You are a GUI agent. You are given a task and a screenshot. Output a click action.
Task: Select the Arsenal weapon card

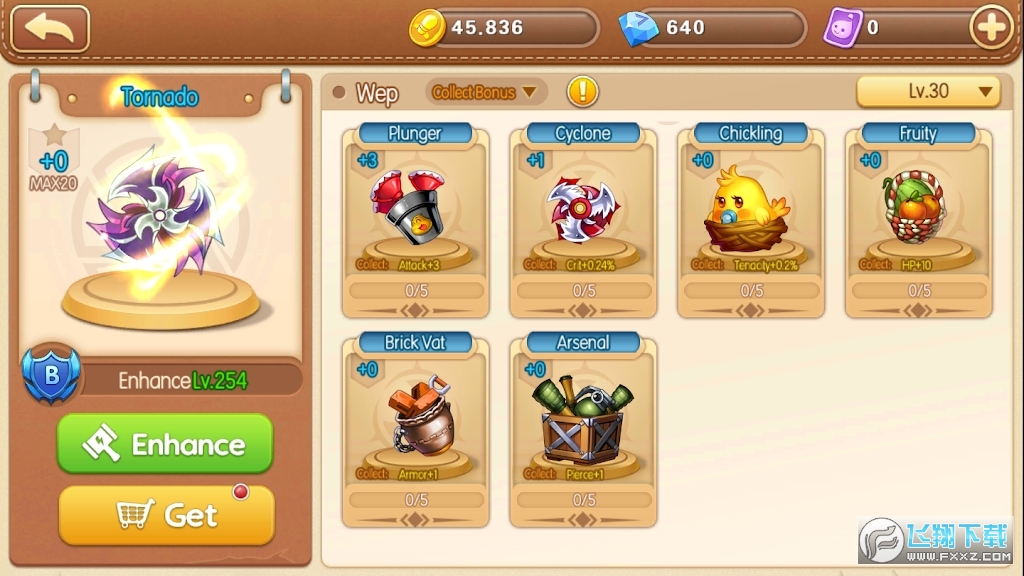coord(583,431)
